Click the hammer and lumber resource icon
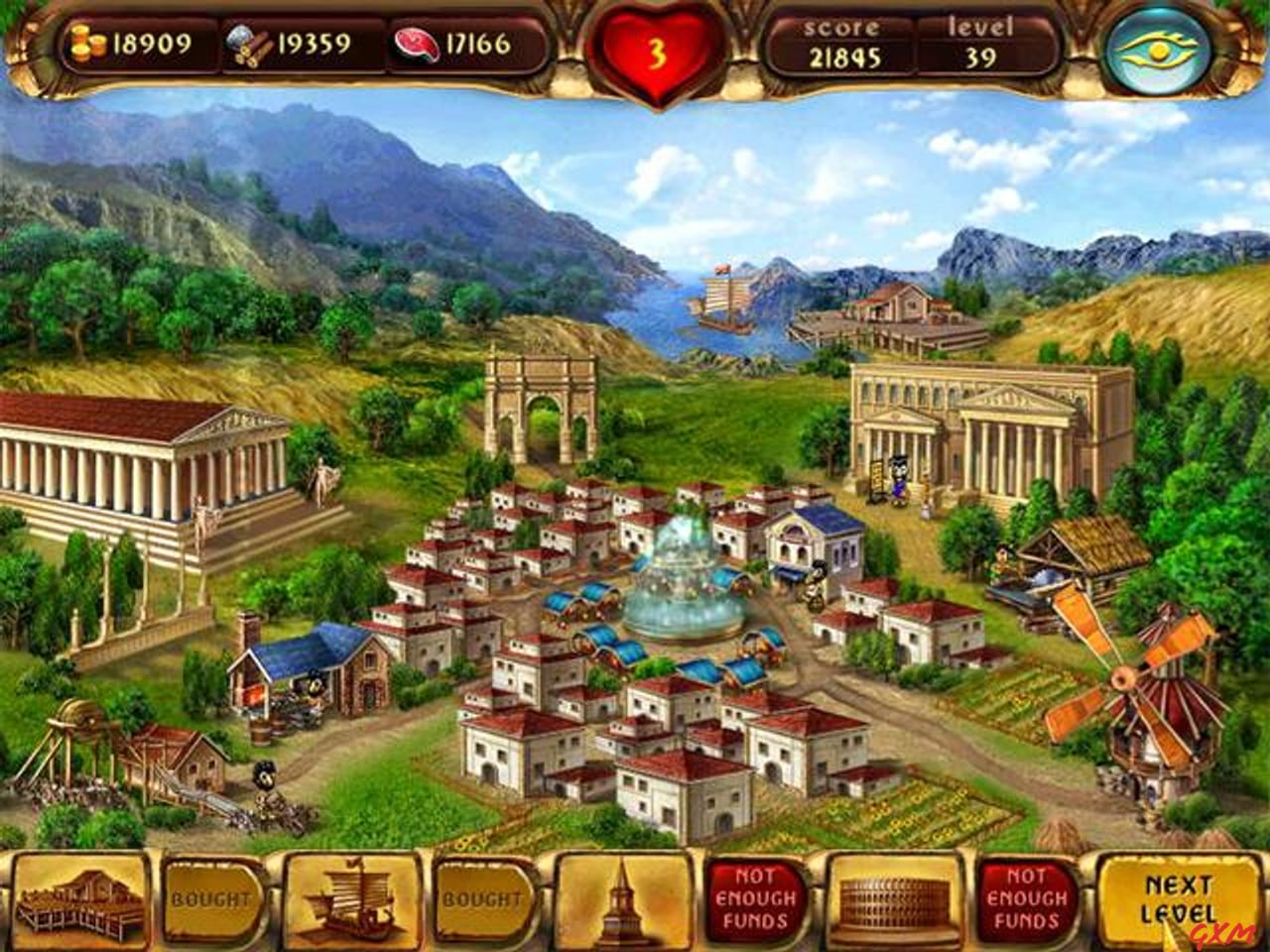 tap(251, 43)
